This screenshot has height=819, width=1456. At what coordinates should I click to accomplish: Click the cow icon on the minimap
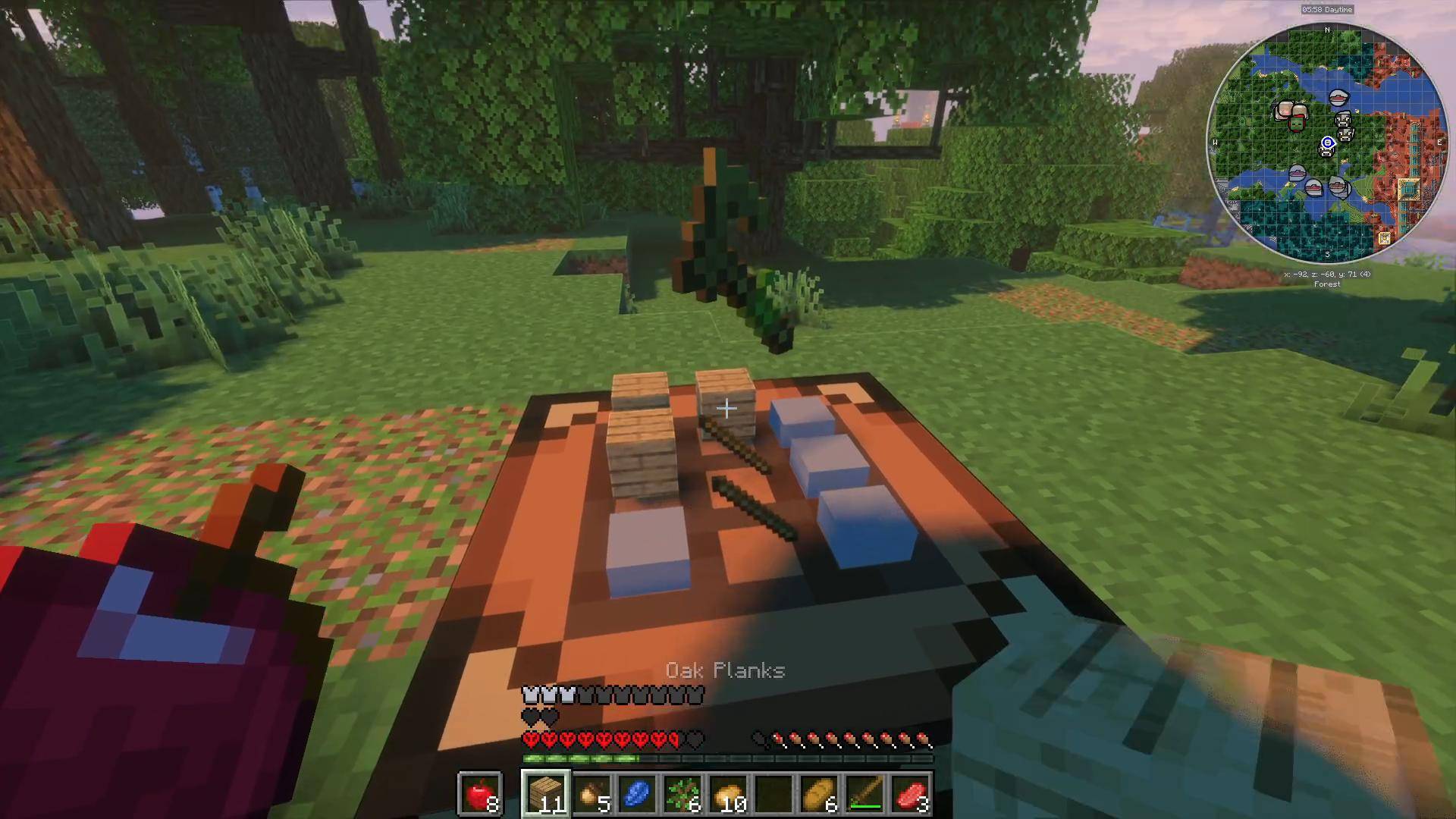pos(1343,120)
